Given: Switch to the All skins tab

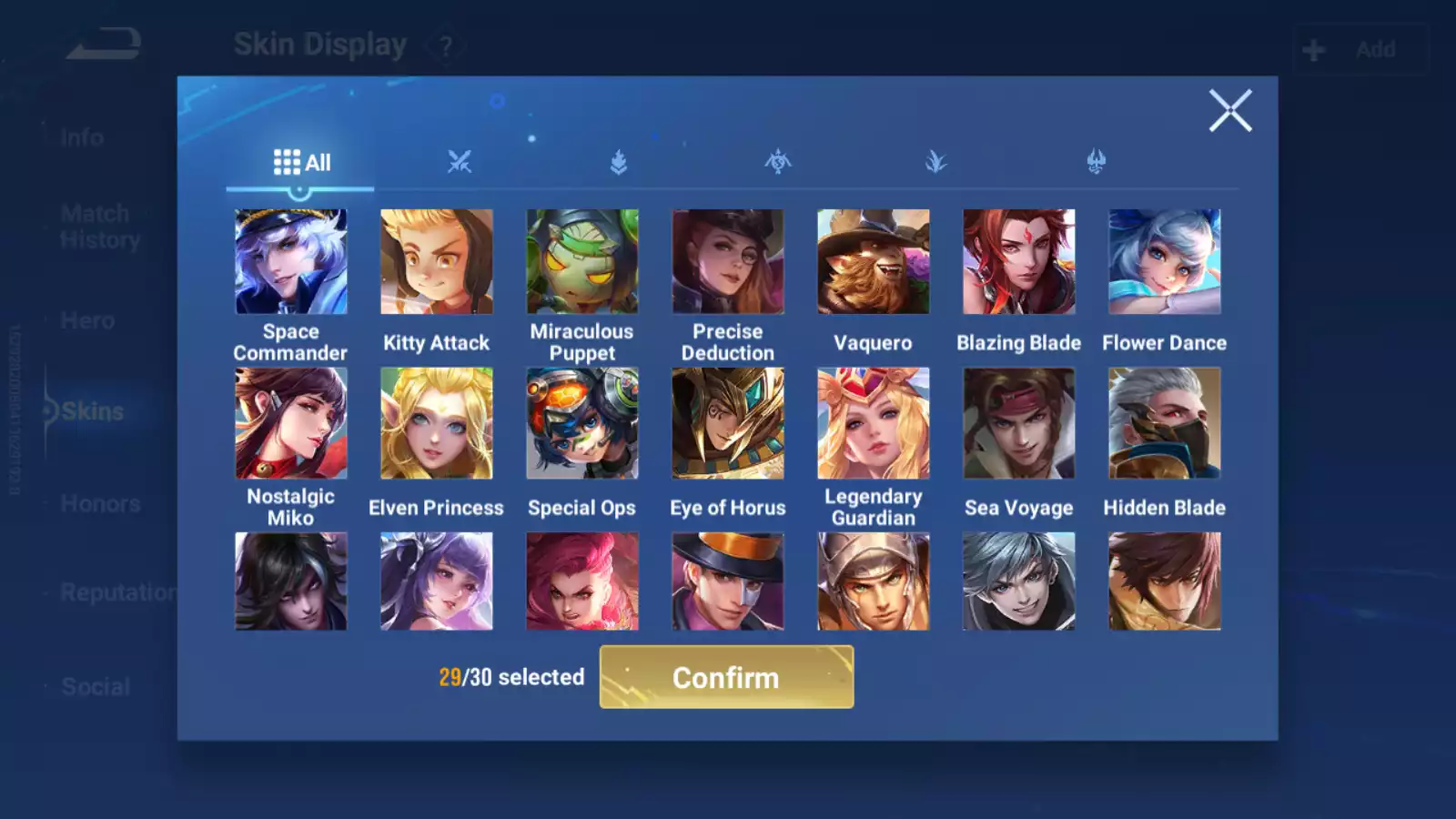Looking at the screenshot, I should pos(301,163).
